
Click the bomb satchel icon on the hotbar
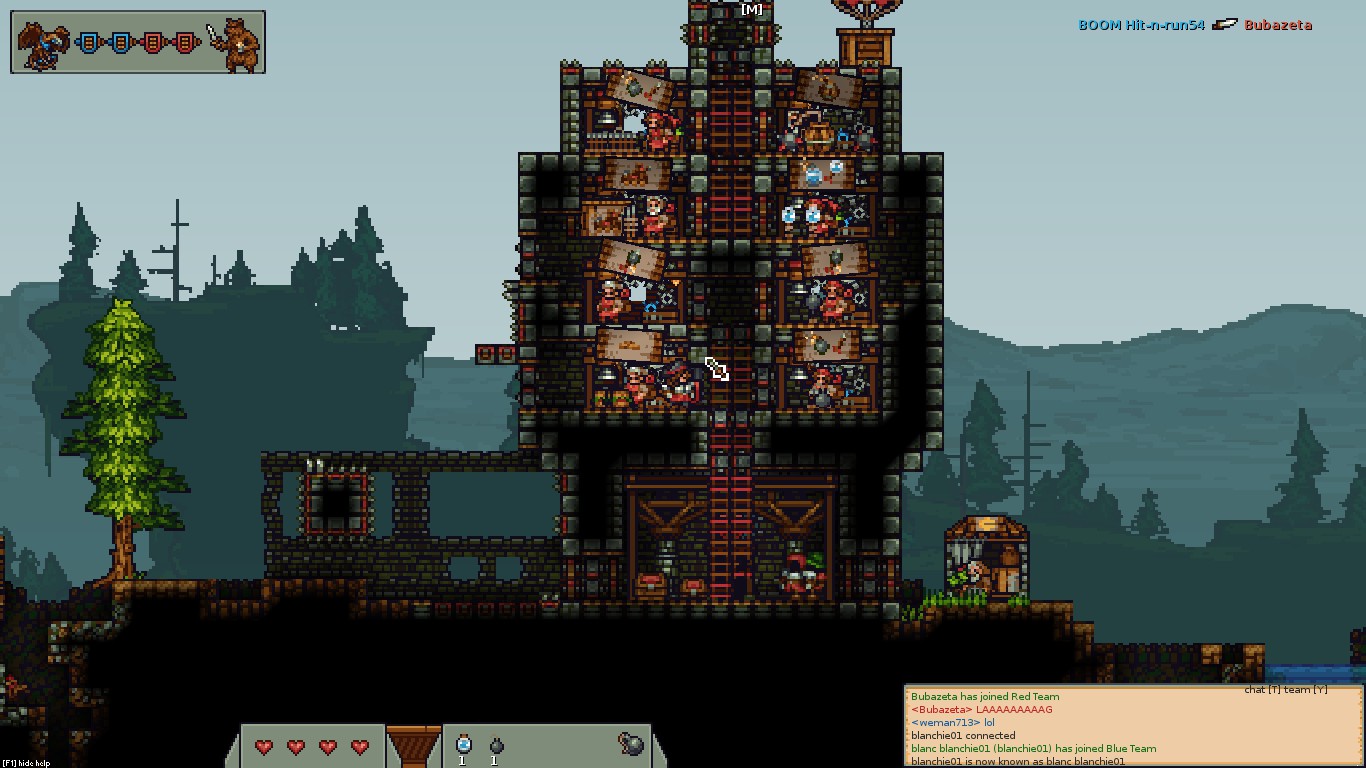tap(630, 744)
